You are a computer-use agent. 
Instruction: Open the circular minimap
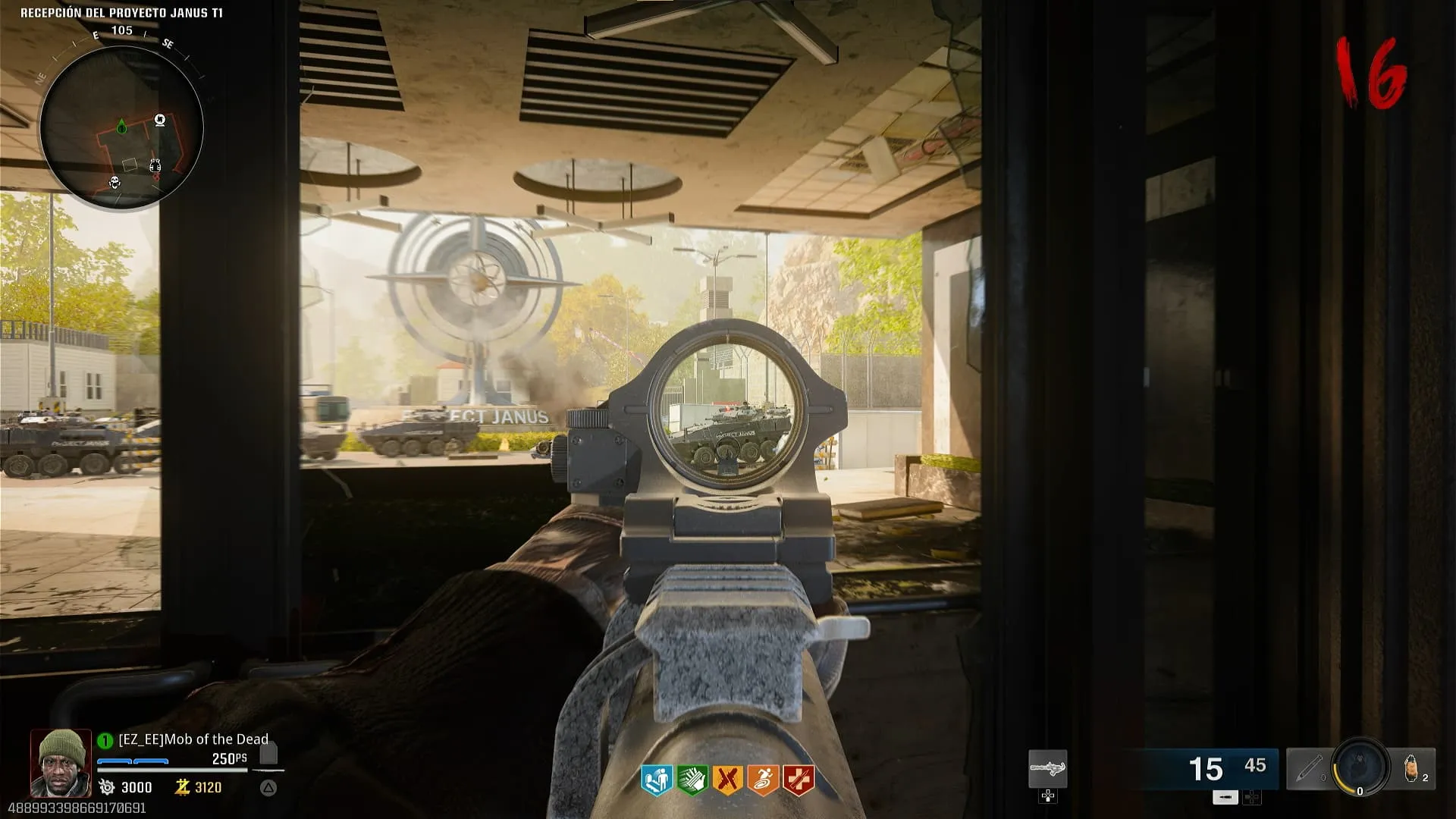pyautogui.click(x=121, y=127)
